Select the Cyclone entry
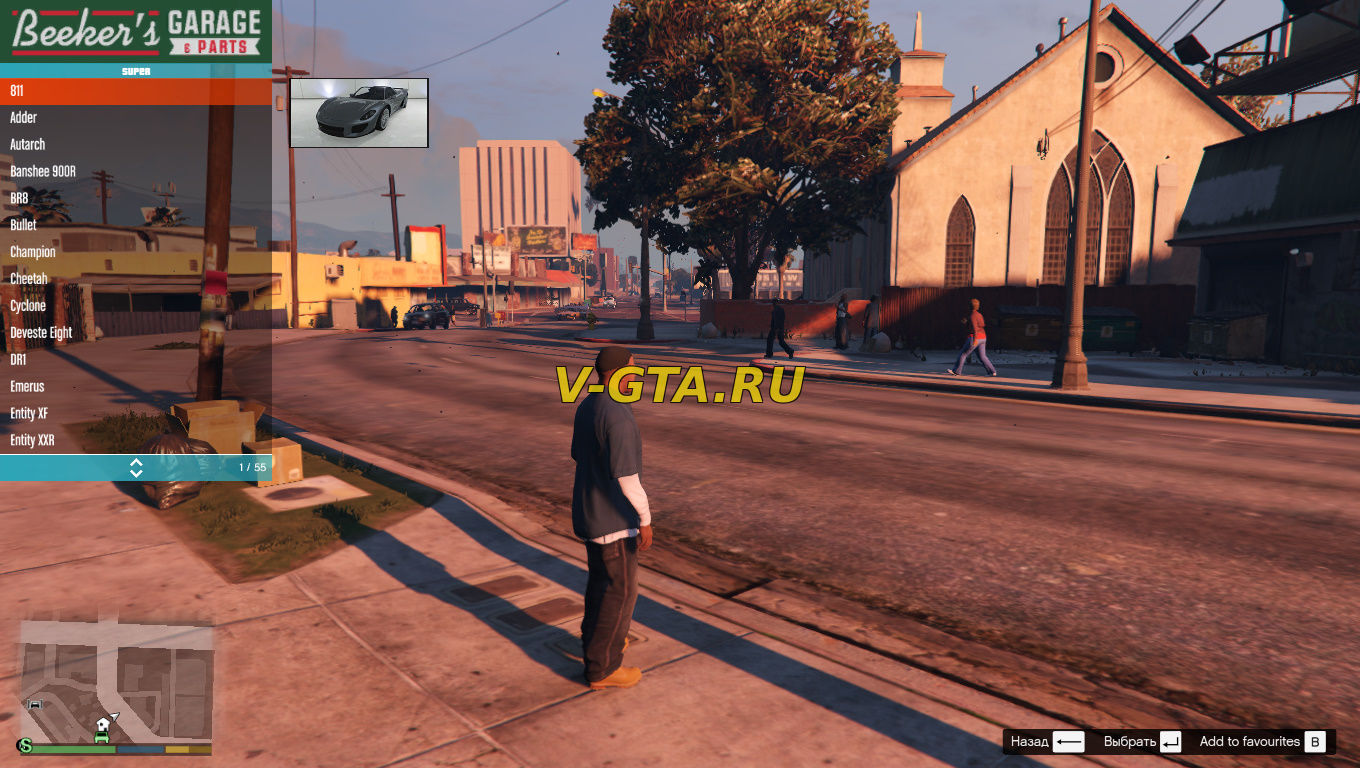 click(135, 306)
